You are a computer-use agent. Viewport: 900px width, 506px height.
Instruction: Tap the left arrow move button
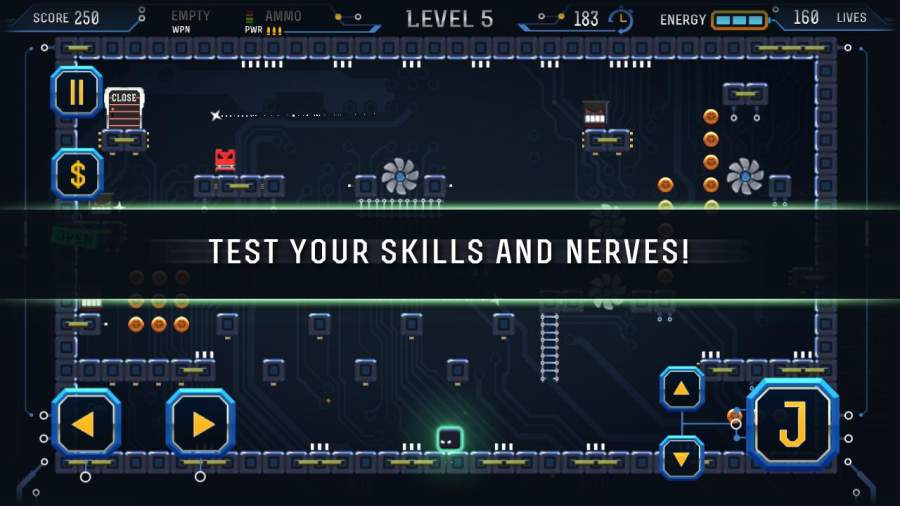[86, 424]
